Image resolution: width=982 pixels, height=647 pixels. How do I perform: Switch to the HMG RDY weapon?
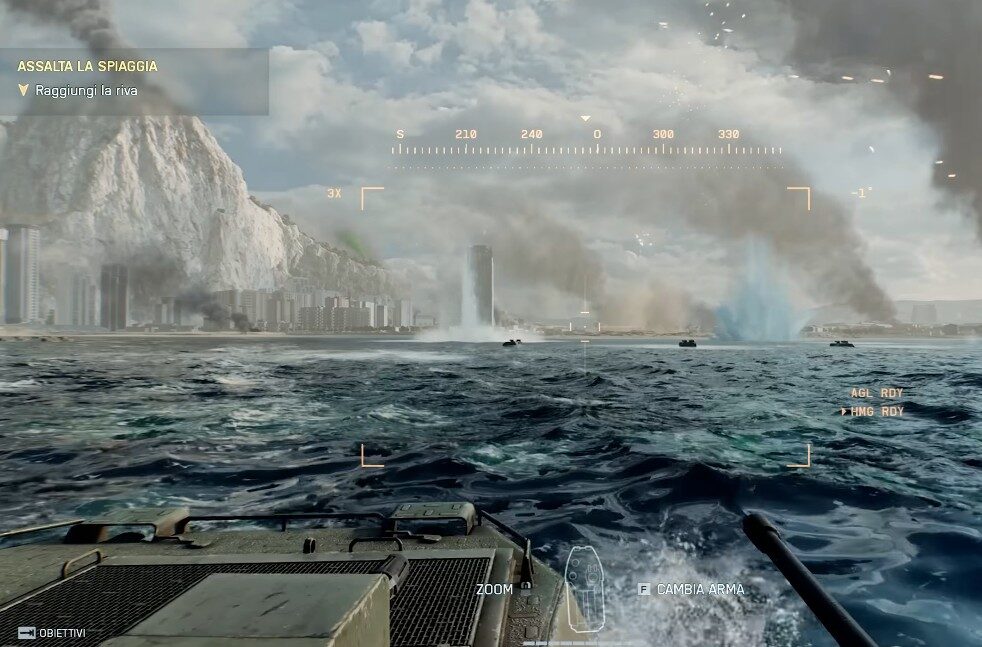877,412
